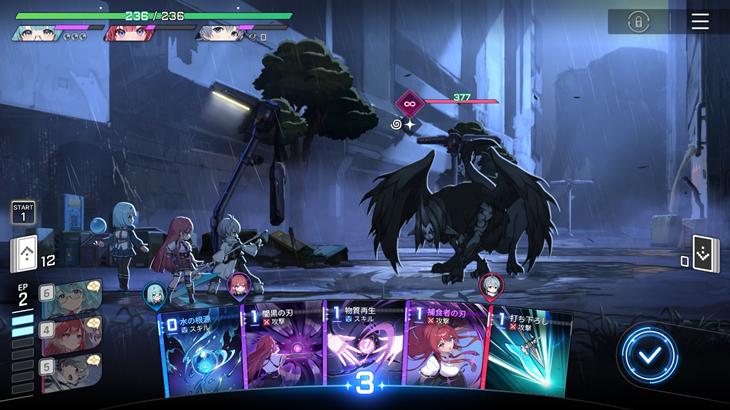Select the red-haired character EP portrait
Screen dimensions: 730x410
pyautogui.click(x=71, y=334)
